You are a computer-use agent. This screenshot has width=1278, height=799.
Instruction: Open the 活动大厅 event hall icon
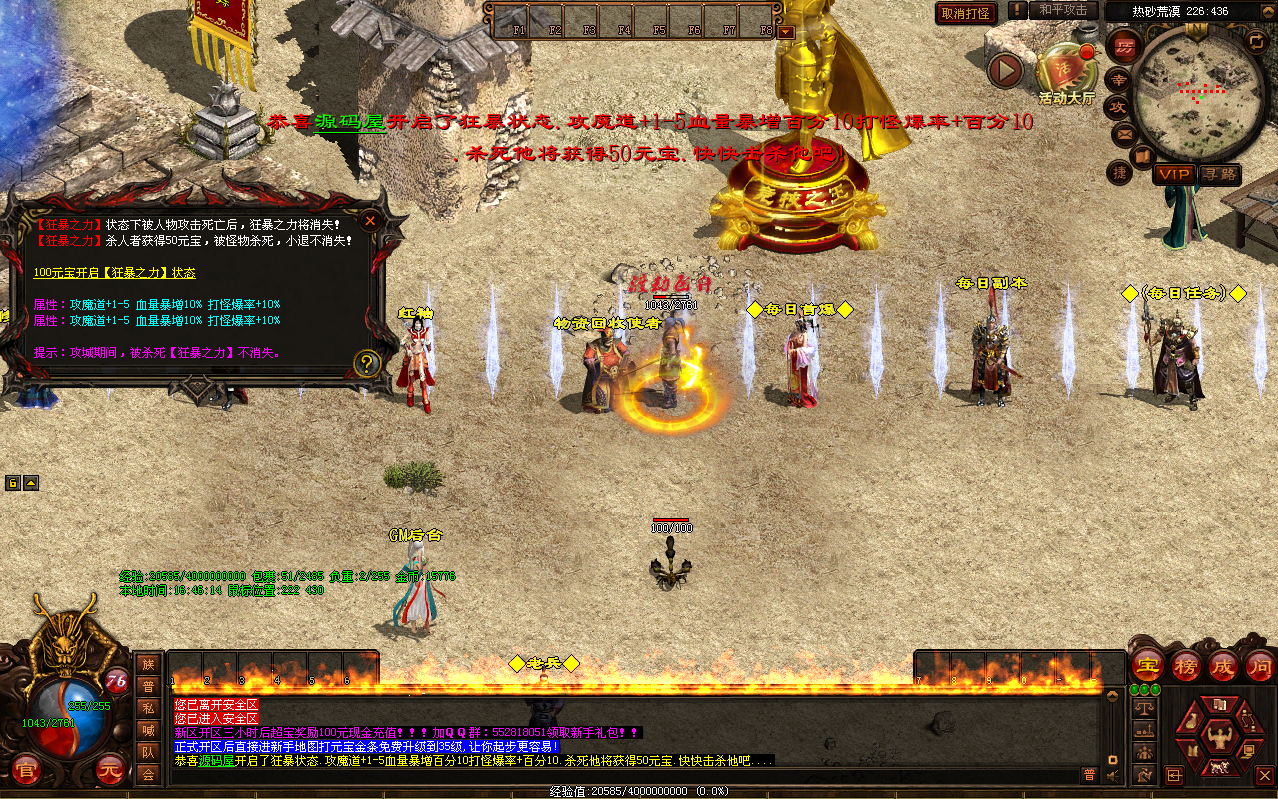pos(1066,72)
